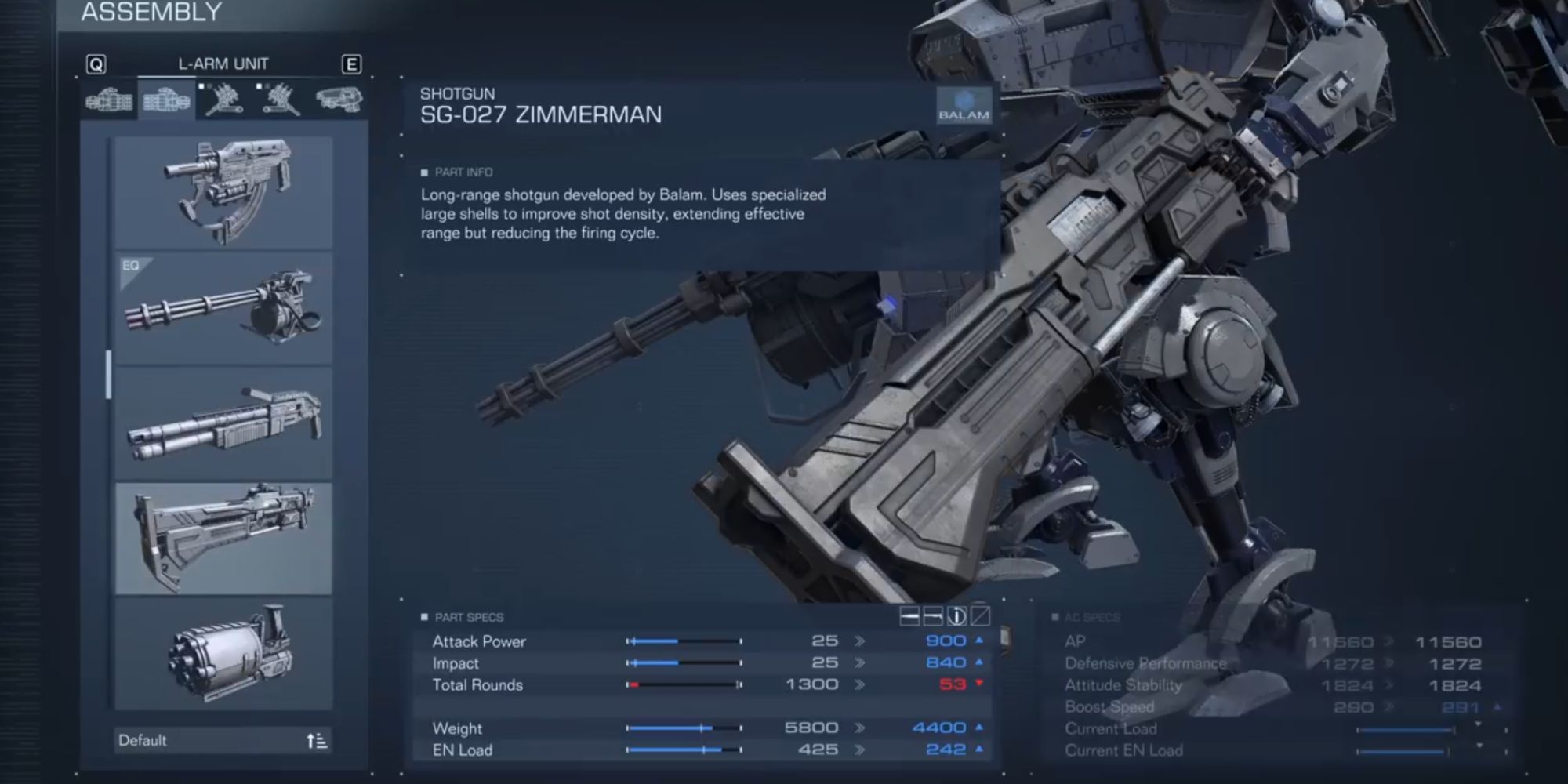Image resolution: width=1568 pixels, height=784 pixels.
Task: Click the split bars spec display icon
Action: [x=934, y=616]
